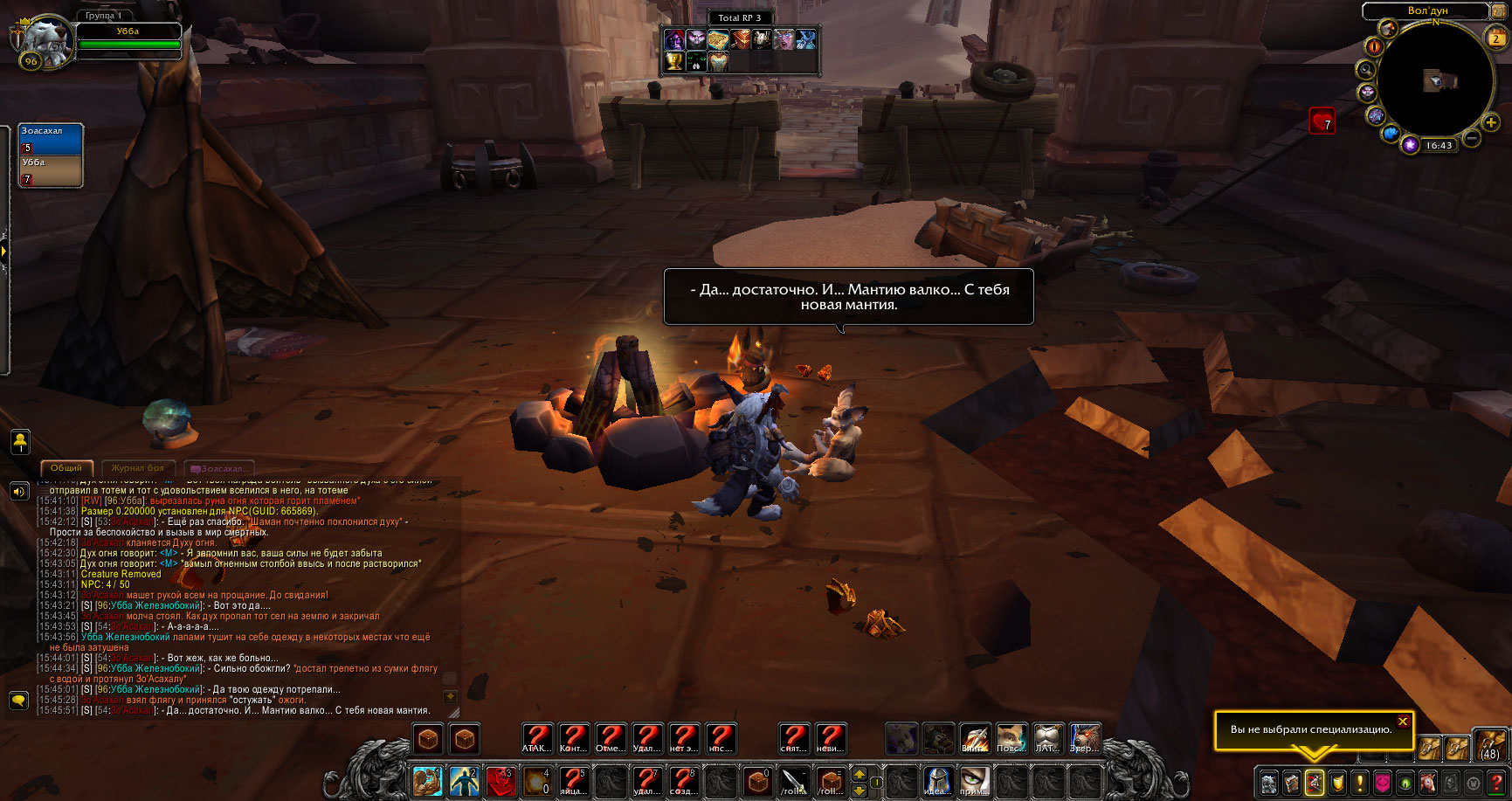Open the backpack showing 48 free slots
The image size is (1512, 801).
(1489, 746)
